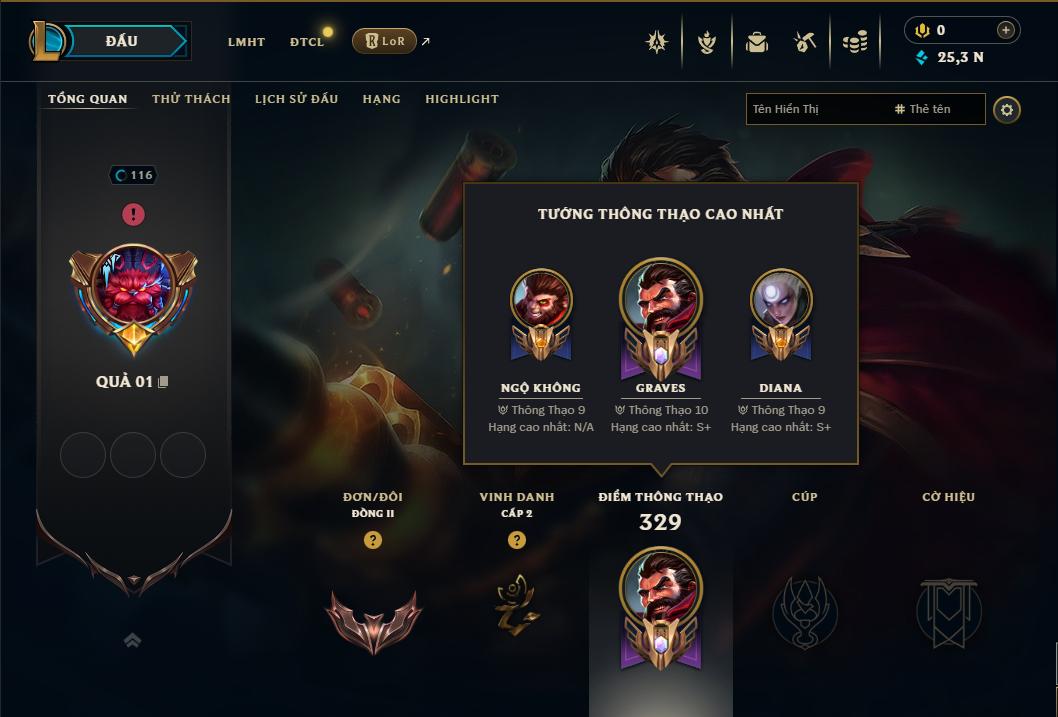Open the coin stack store icon
This screenshot has width=1058, height=717.
pyautogui.click(x=854, y=42)
